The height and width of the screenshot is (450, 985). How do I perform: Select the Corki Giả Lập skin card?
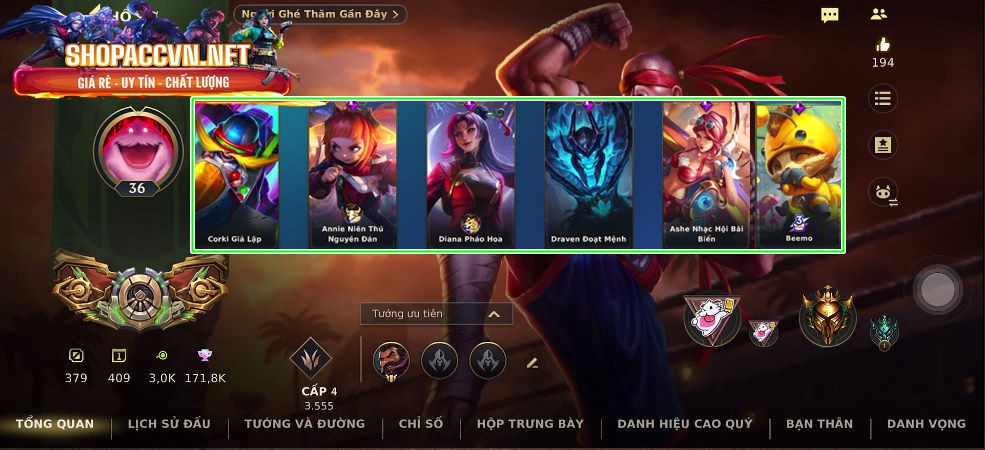237,175
